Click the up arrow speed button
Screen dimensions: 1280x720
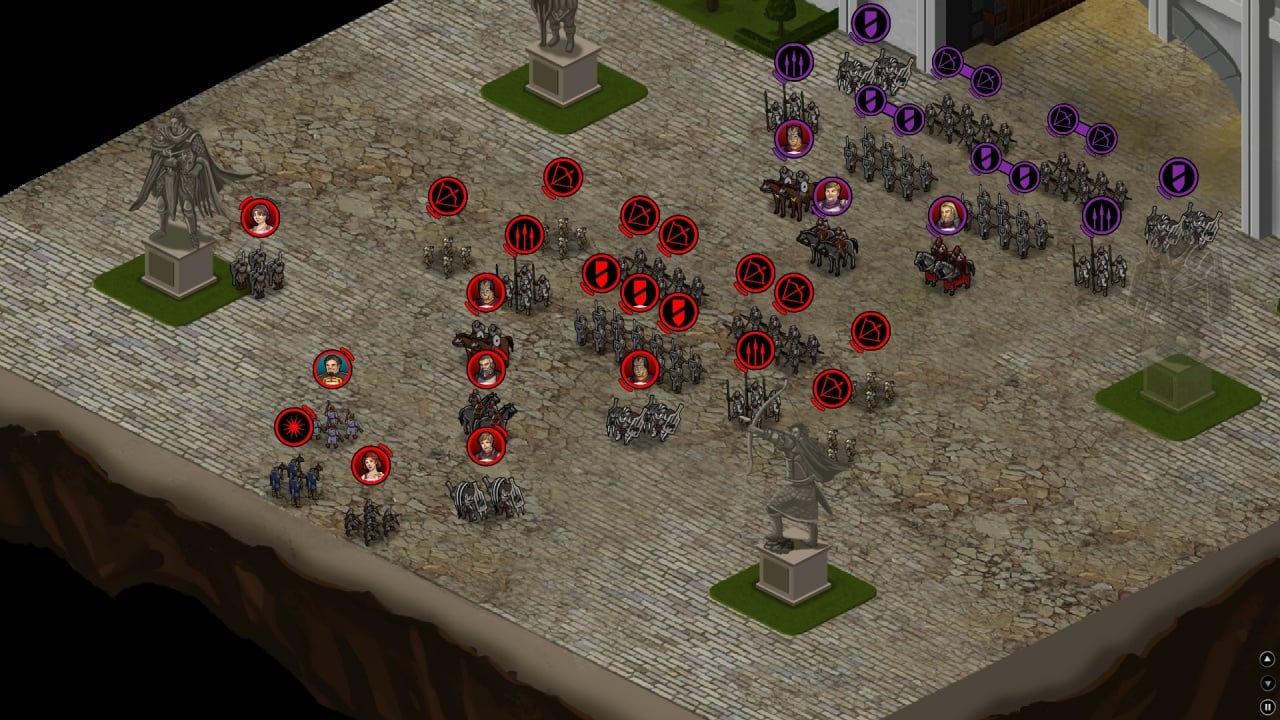[x=1267, y=659]
